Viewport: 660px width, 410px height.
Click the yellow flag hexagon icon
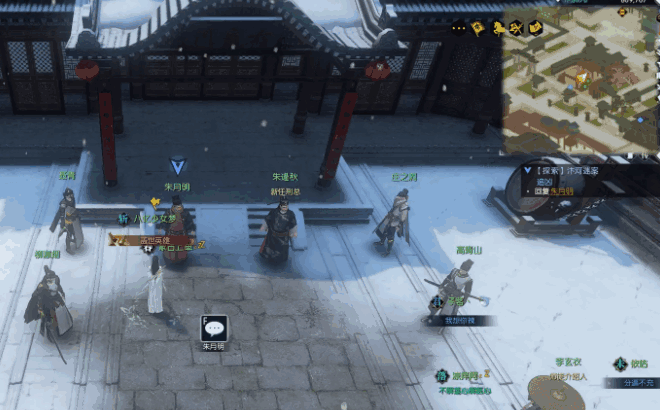477,28
